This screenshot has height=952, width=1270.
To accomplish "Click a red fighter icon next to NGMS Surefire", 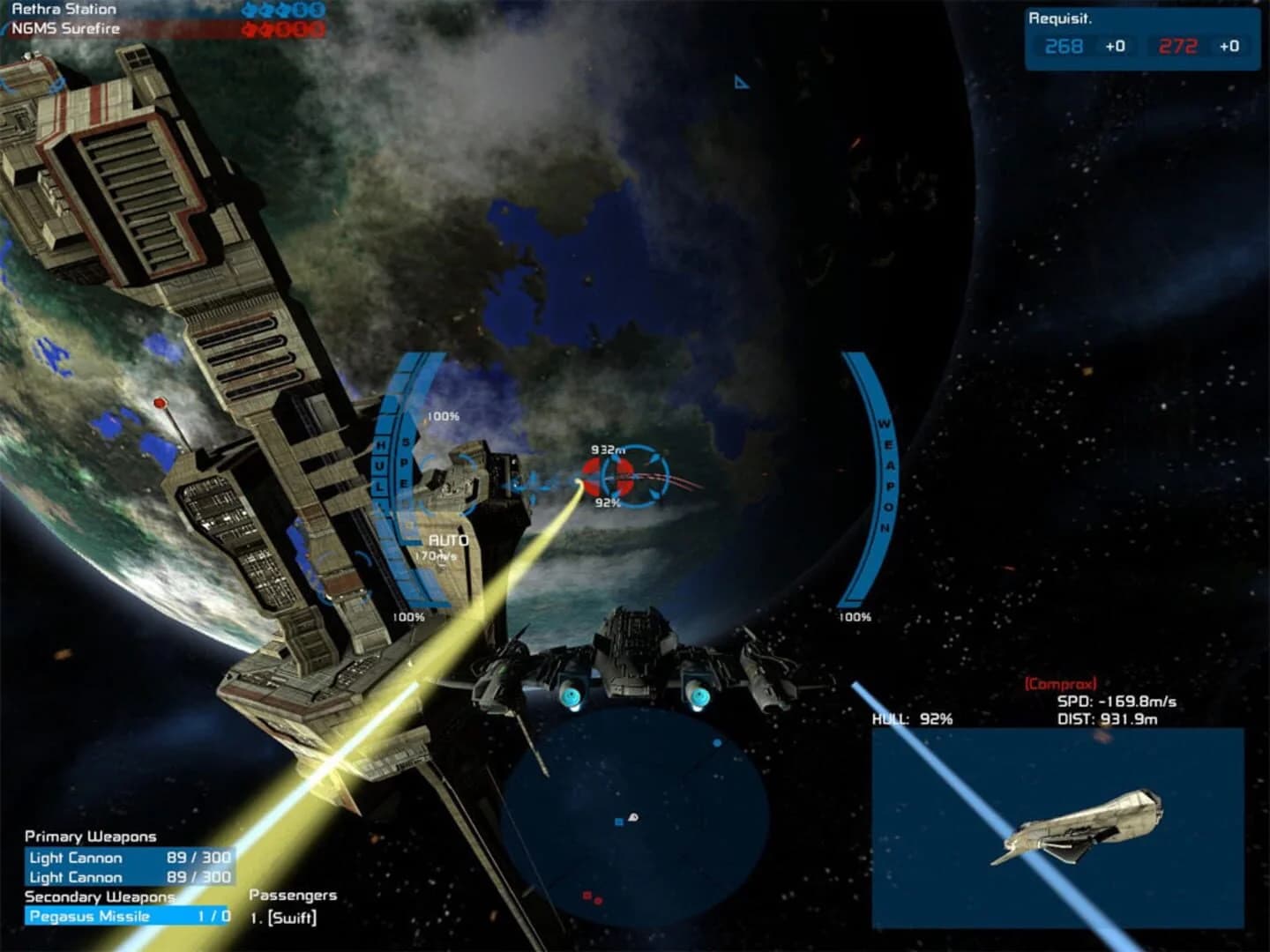I will coord(250,29).
